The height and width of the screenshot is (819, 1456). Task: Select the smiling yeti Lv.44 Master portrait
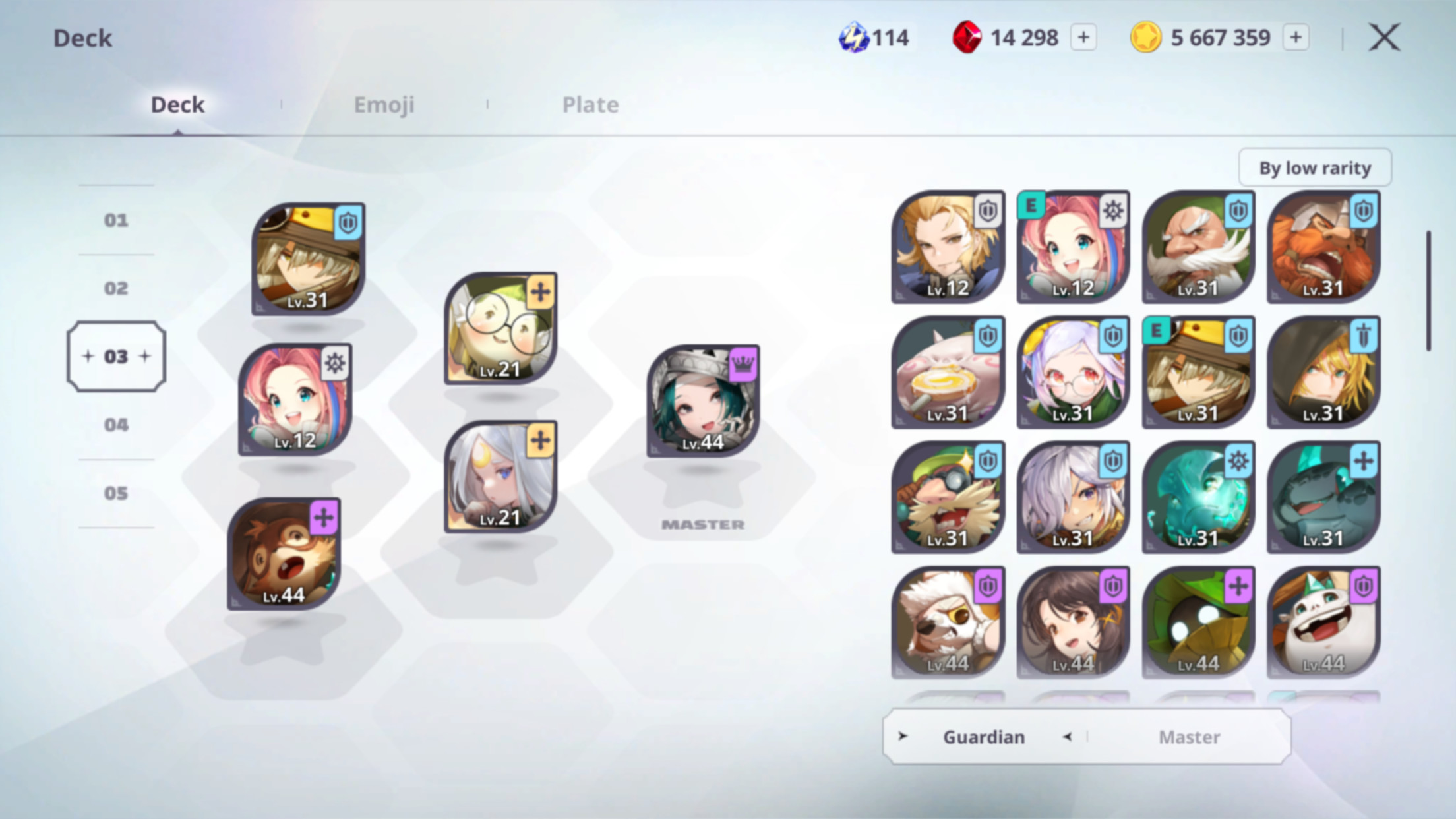tap(1324, 623)
